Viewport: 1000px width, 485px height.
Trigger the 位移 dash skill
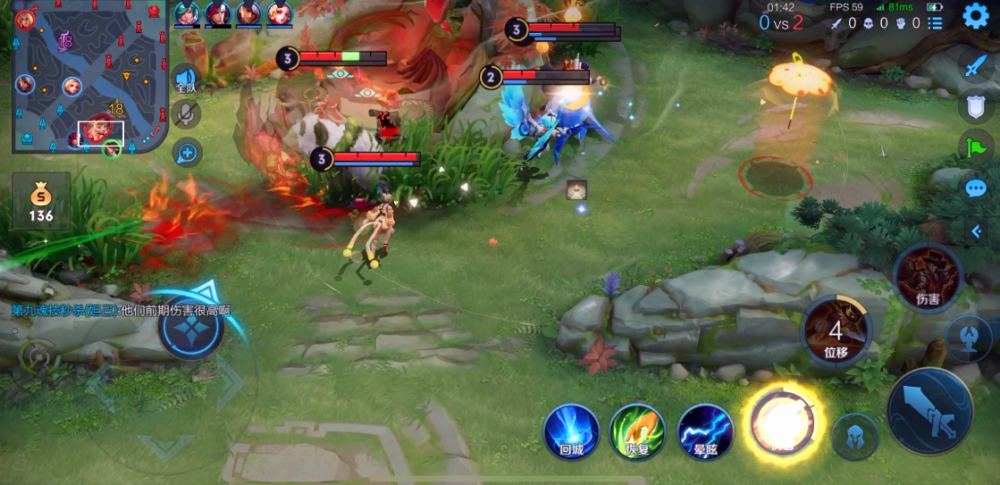click(836, 329)
